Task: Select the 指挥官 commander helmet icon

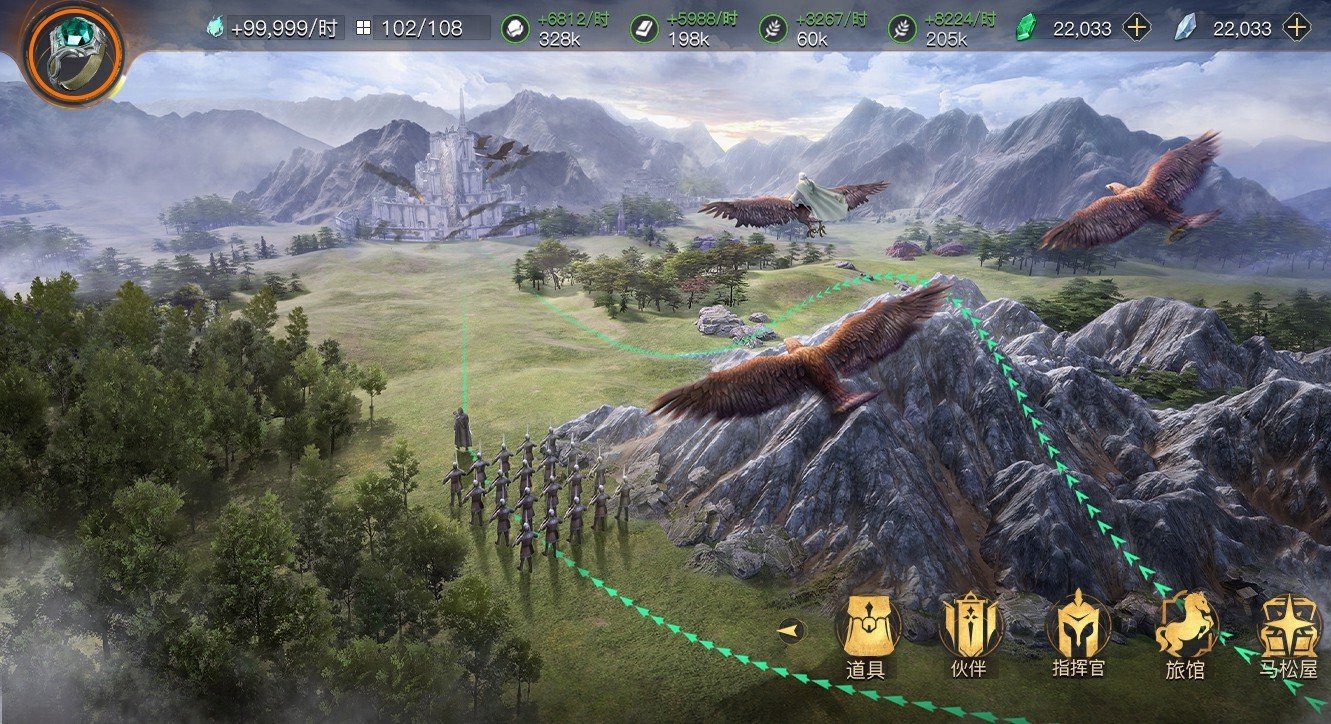Action: pos(1078,625)
